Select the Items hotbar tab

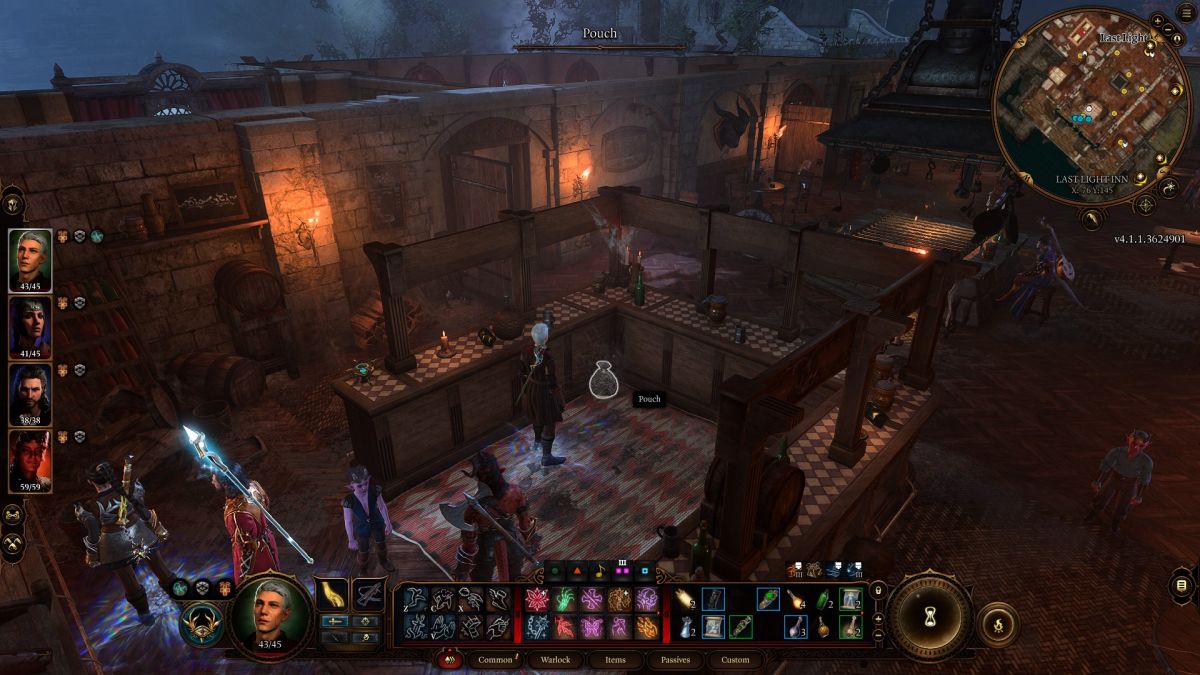click(x=616, y=660)
